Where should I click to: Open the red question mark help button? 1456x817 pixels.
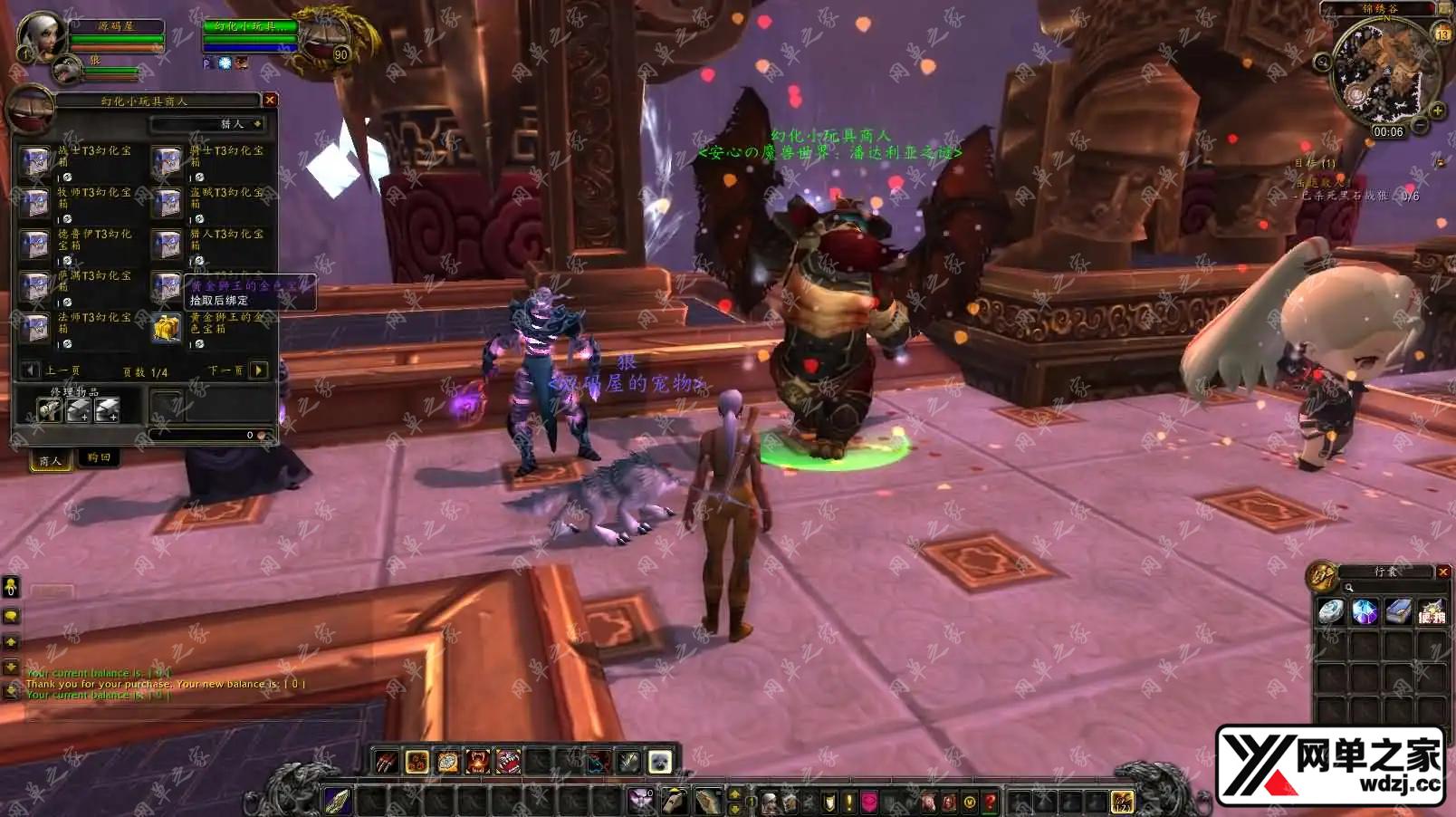click(x=991, y=802)
